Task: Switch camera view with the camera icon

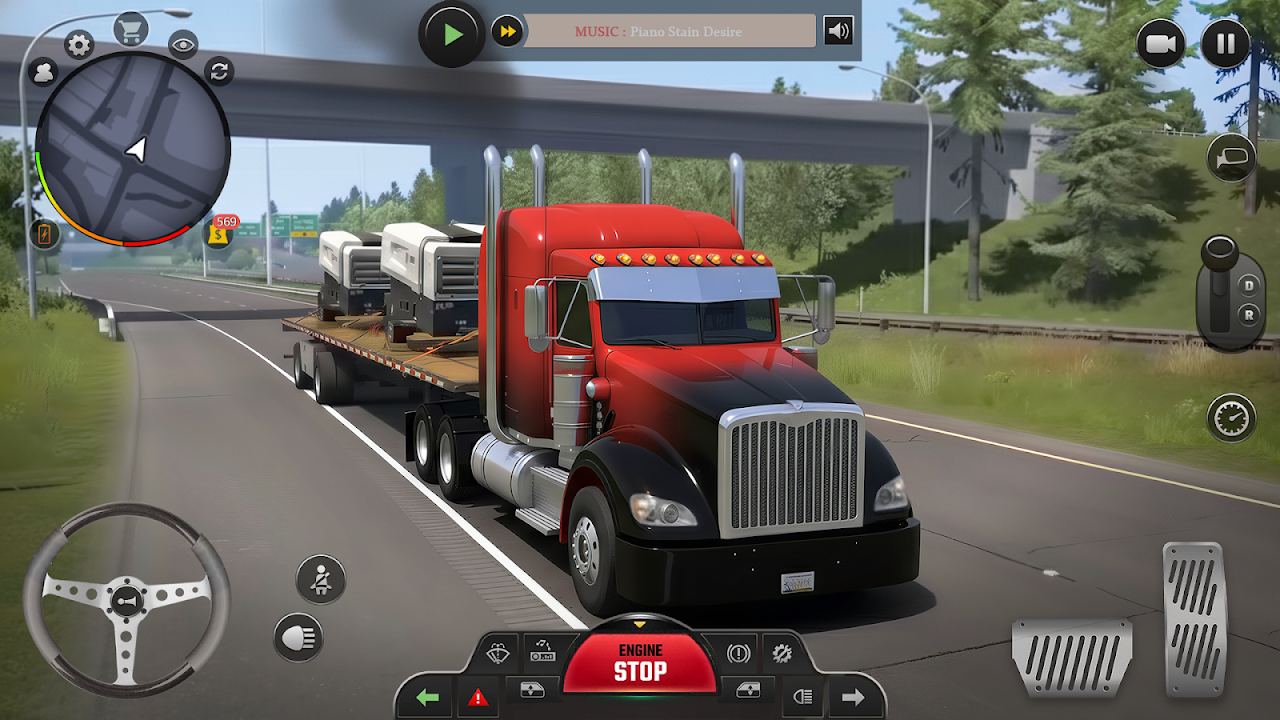Action: tap(1161, 44)
